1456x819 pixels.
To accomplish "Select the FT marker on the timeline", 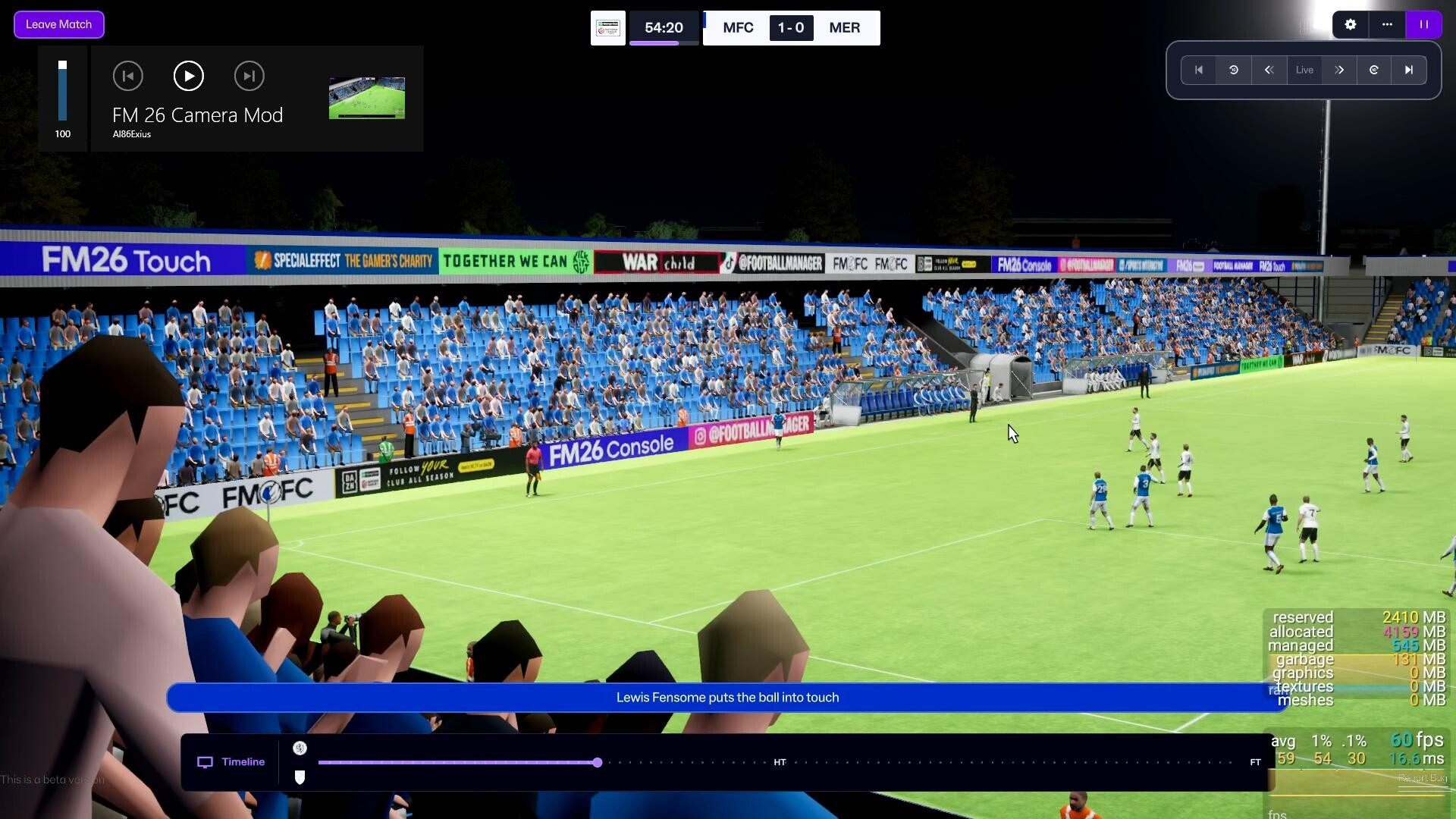I will coord(1255,762).
